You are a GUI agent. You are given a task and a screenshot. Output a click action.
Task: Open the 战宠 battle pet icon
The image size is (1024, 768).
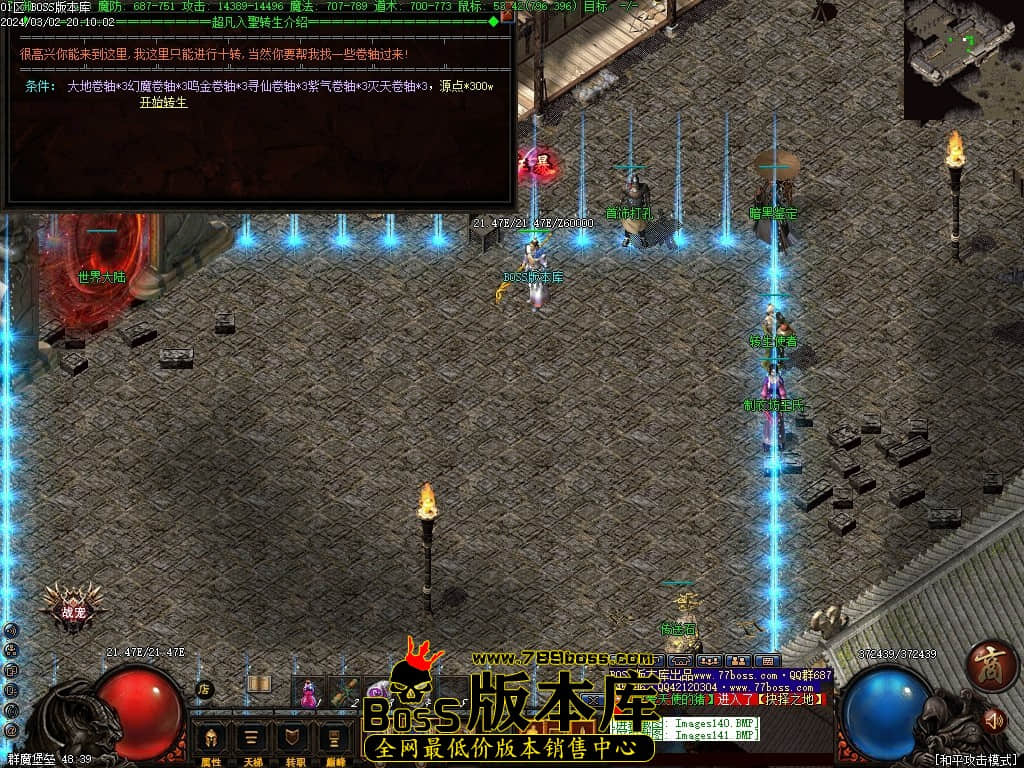click(73, 606)
